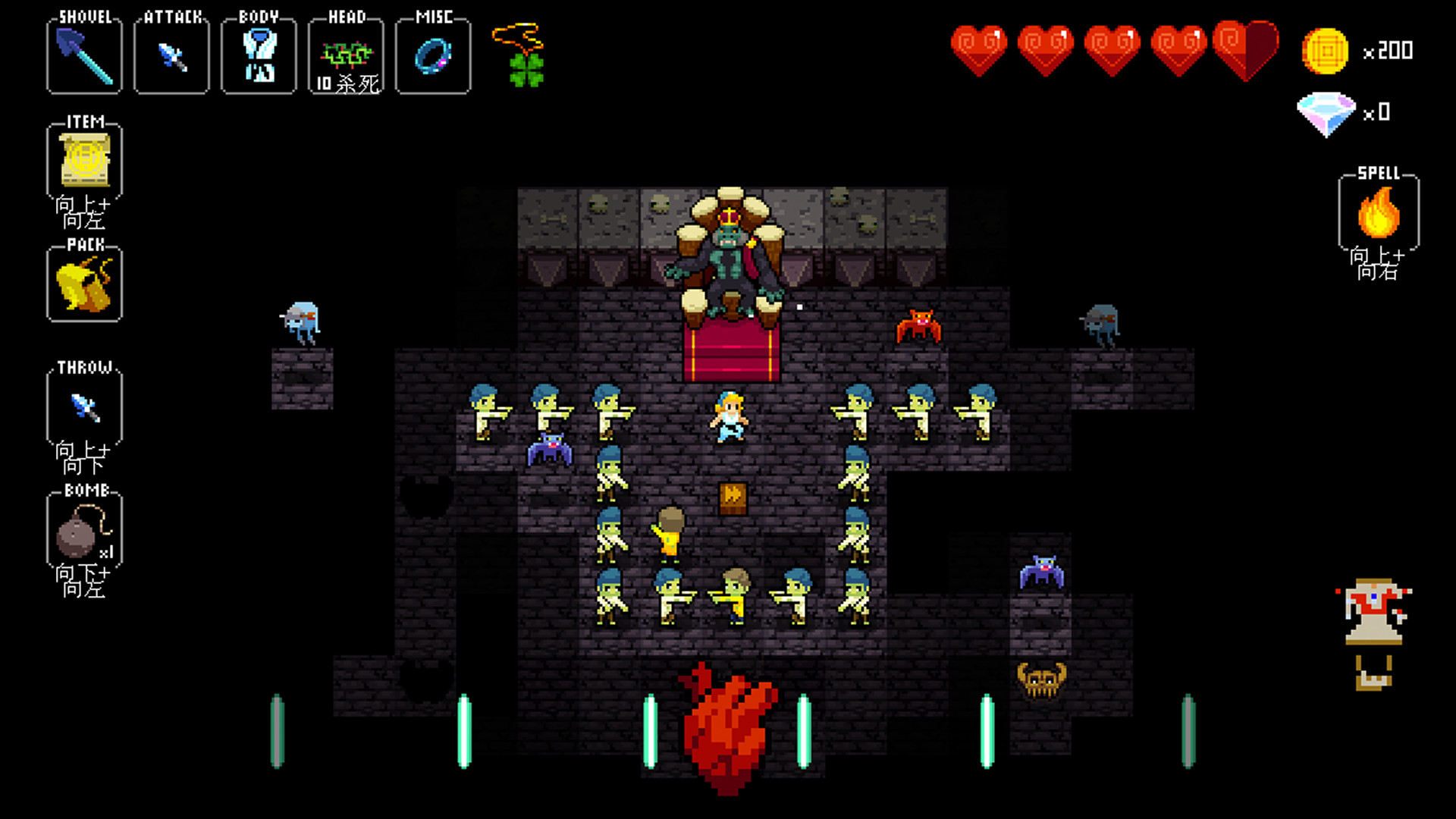
Task: Click the HEAD slot showing 10 kills
Action: pos(345,55)
